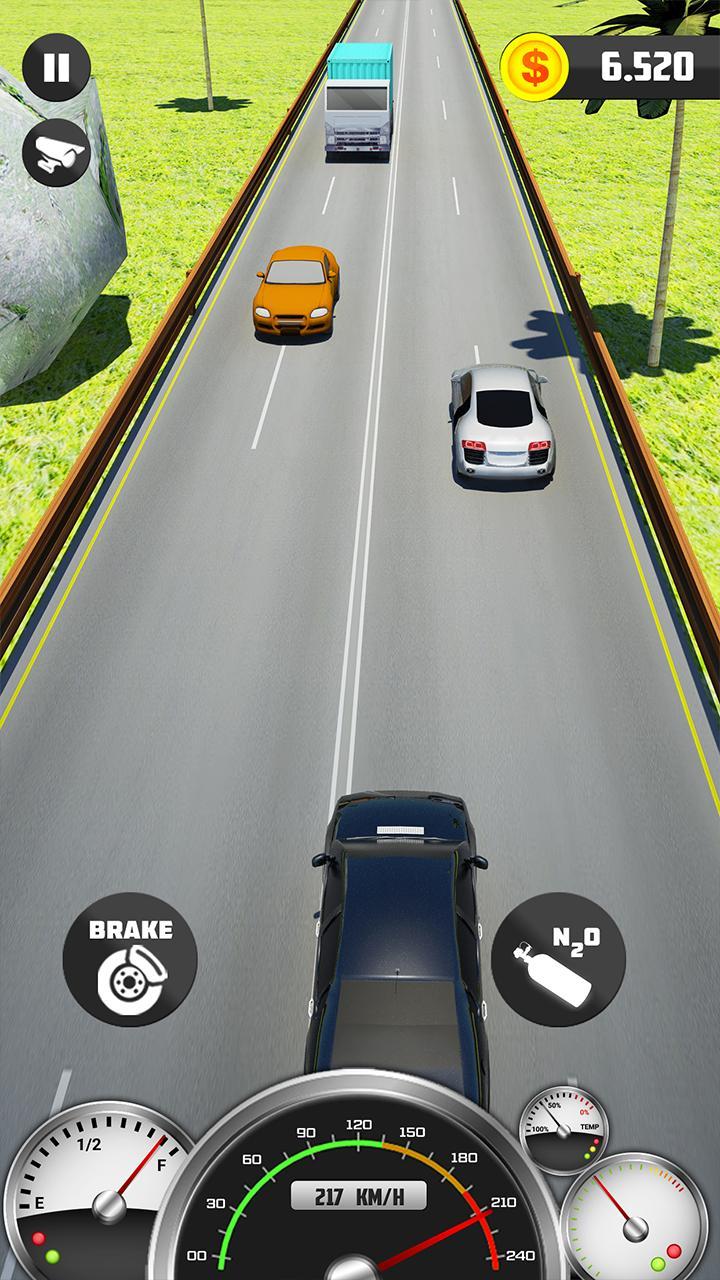The height and width of the screenshot is (1280, 720).
Task: Activate the N2O nitro boost
Action: pyautogui.click(x=558, y=959)
